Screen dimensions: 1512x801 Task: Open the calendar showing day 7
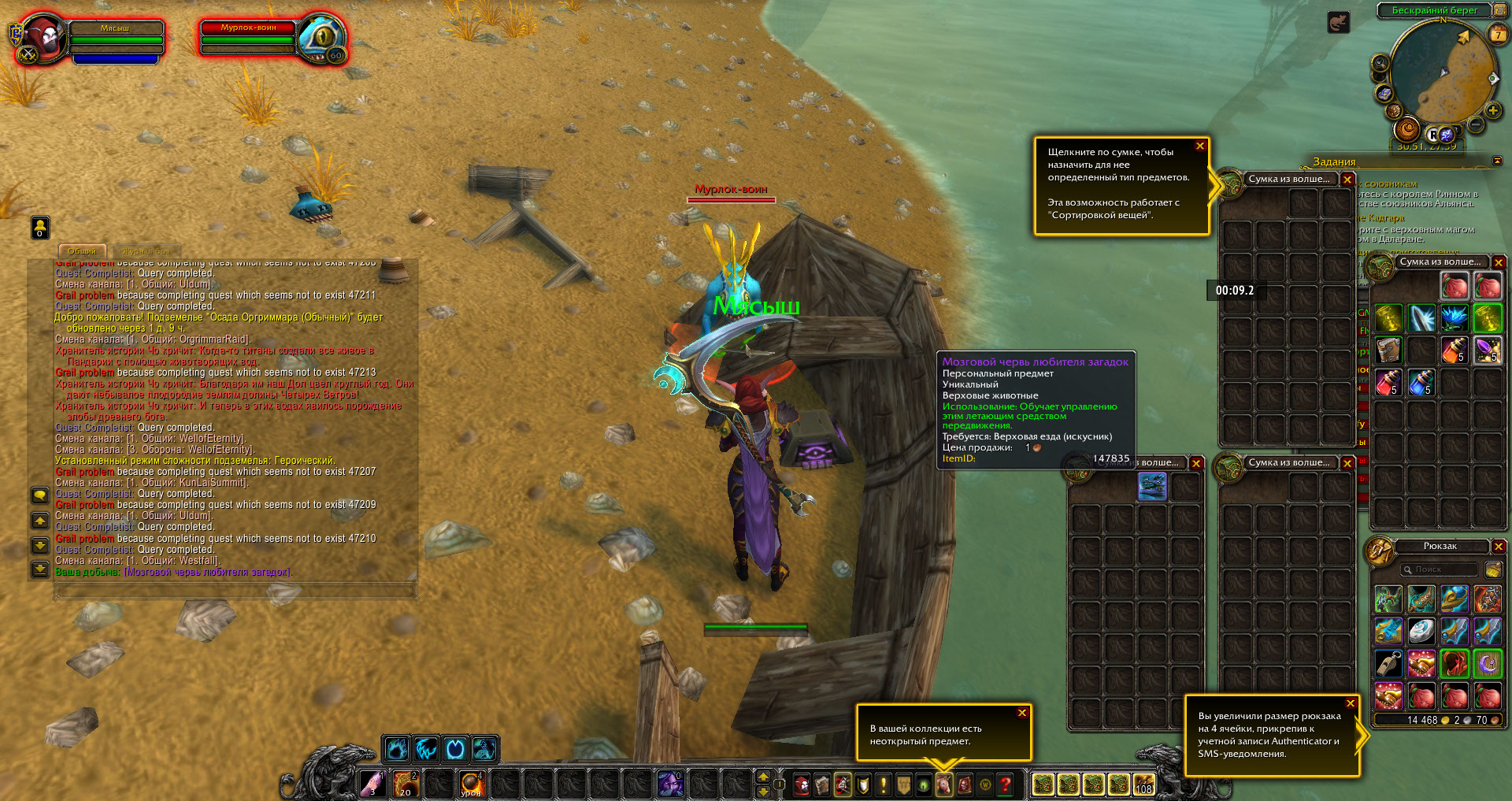1498,35
